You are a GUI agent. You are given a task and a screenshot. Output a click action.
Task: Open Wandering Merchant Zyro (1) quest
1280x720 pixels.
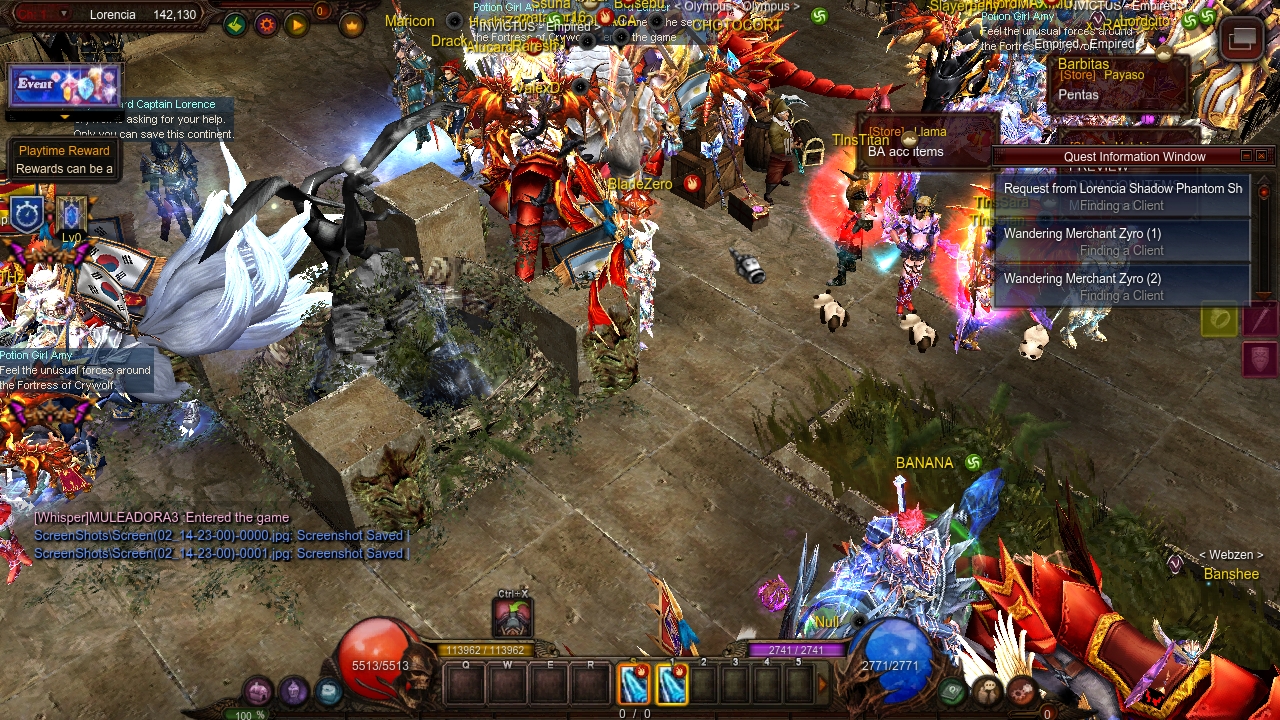[x=1122, y=241]
